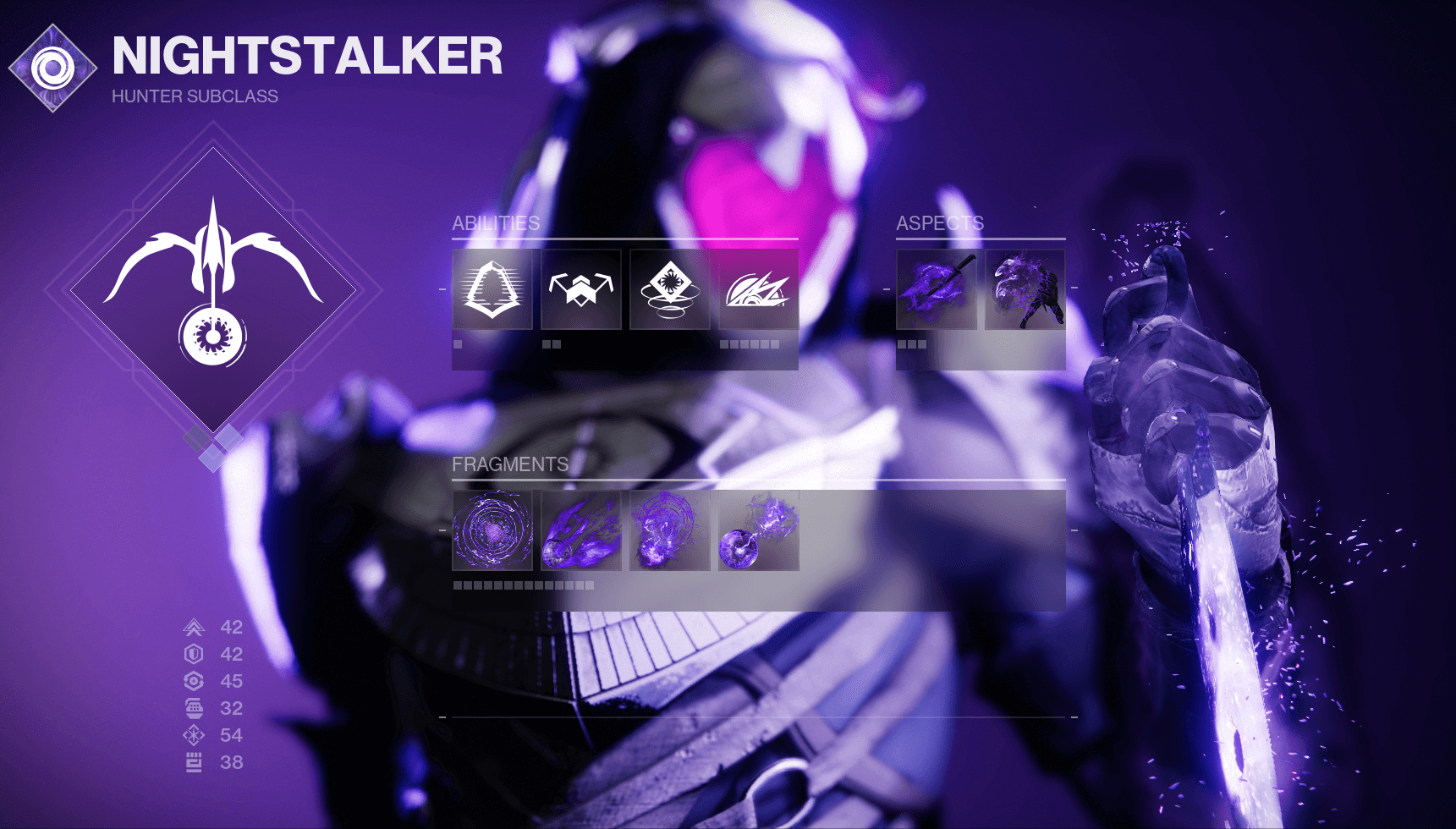Expand the dash next to the ABILITIES row
Image resolution: width=1456 pixels, height=829 pixels.
[x=441, y=290]
